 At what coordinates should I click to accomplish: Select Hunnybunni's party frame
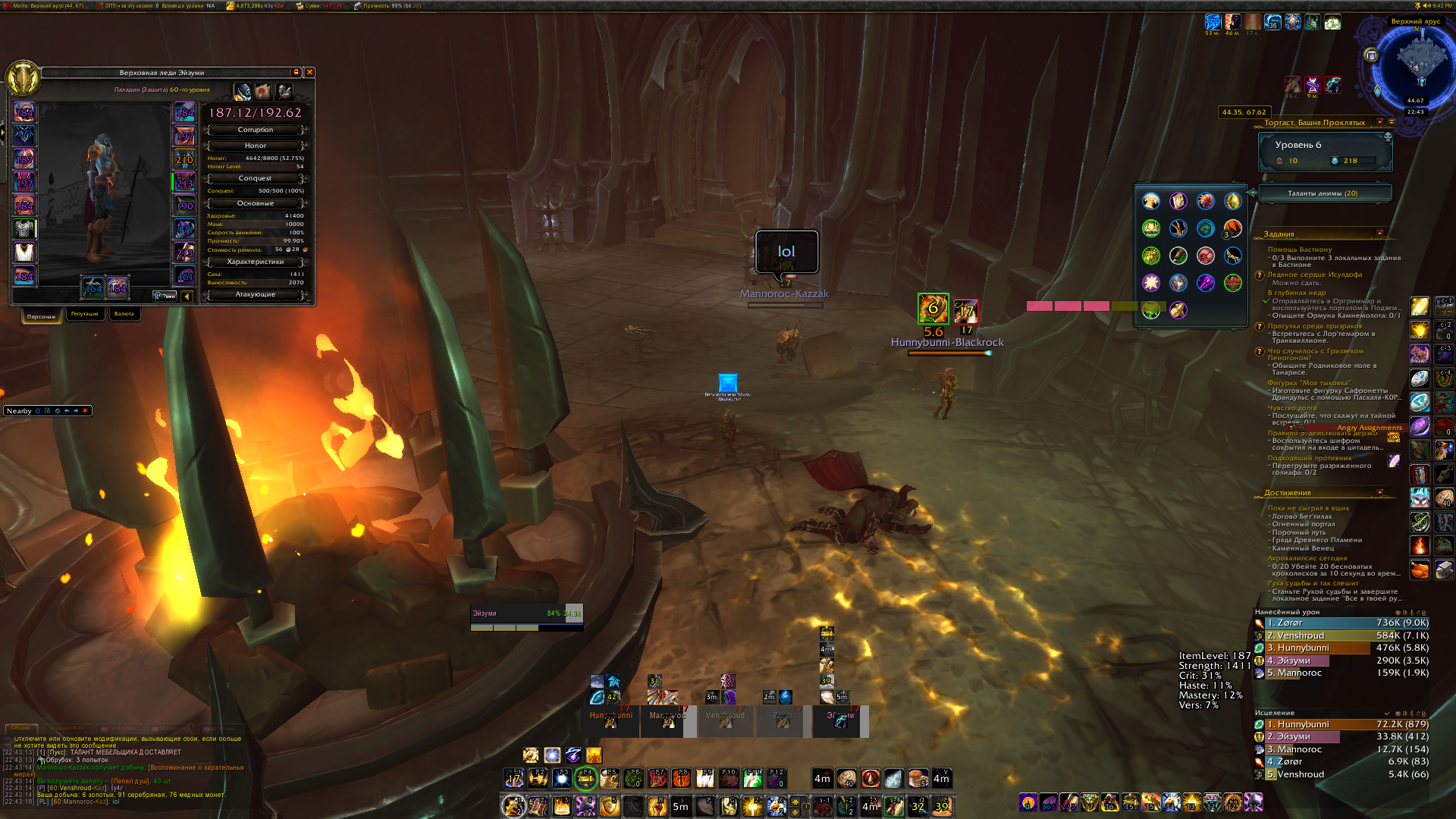pyautogui.click(x=611, y=720)
